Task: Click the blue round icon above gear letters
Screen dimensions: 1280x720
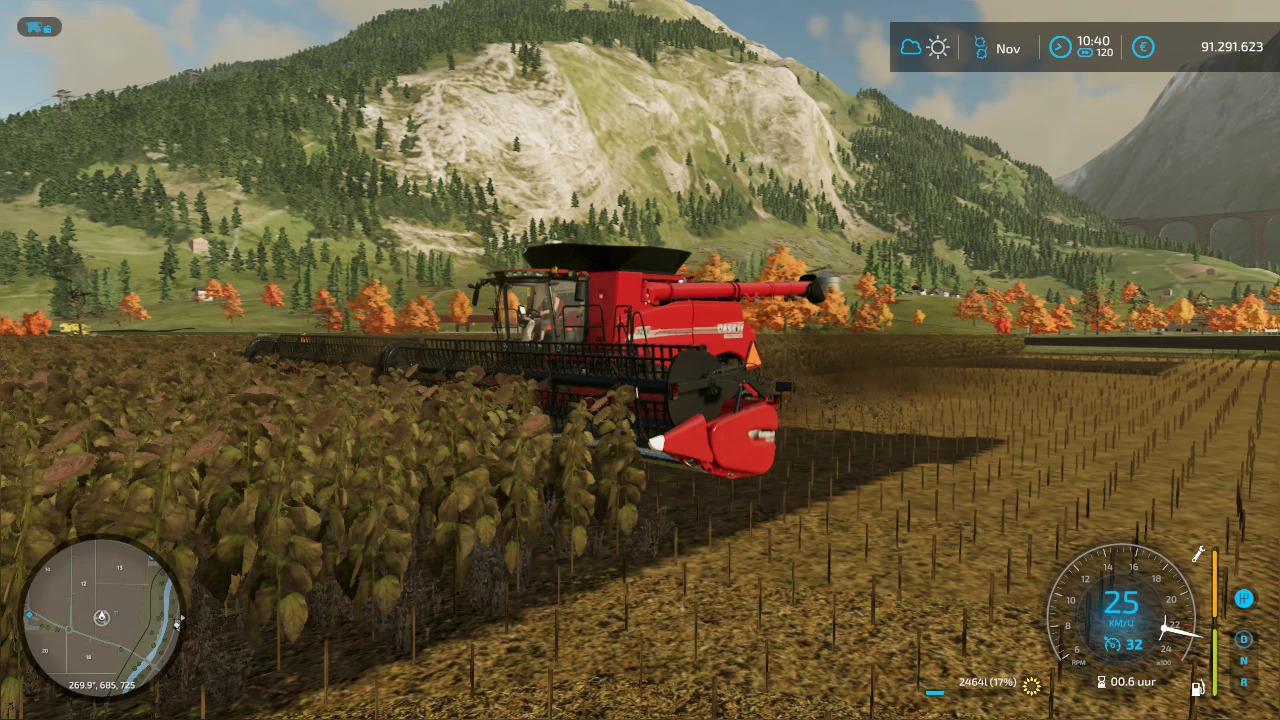Action: tap(1243, 598)
